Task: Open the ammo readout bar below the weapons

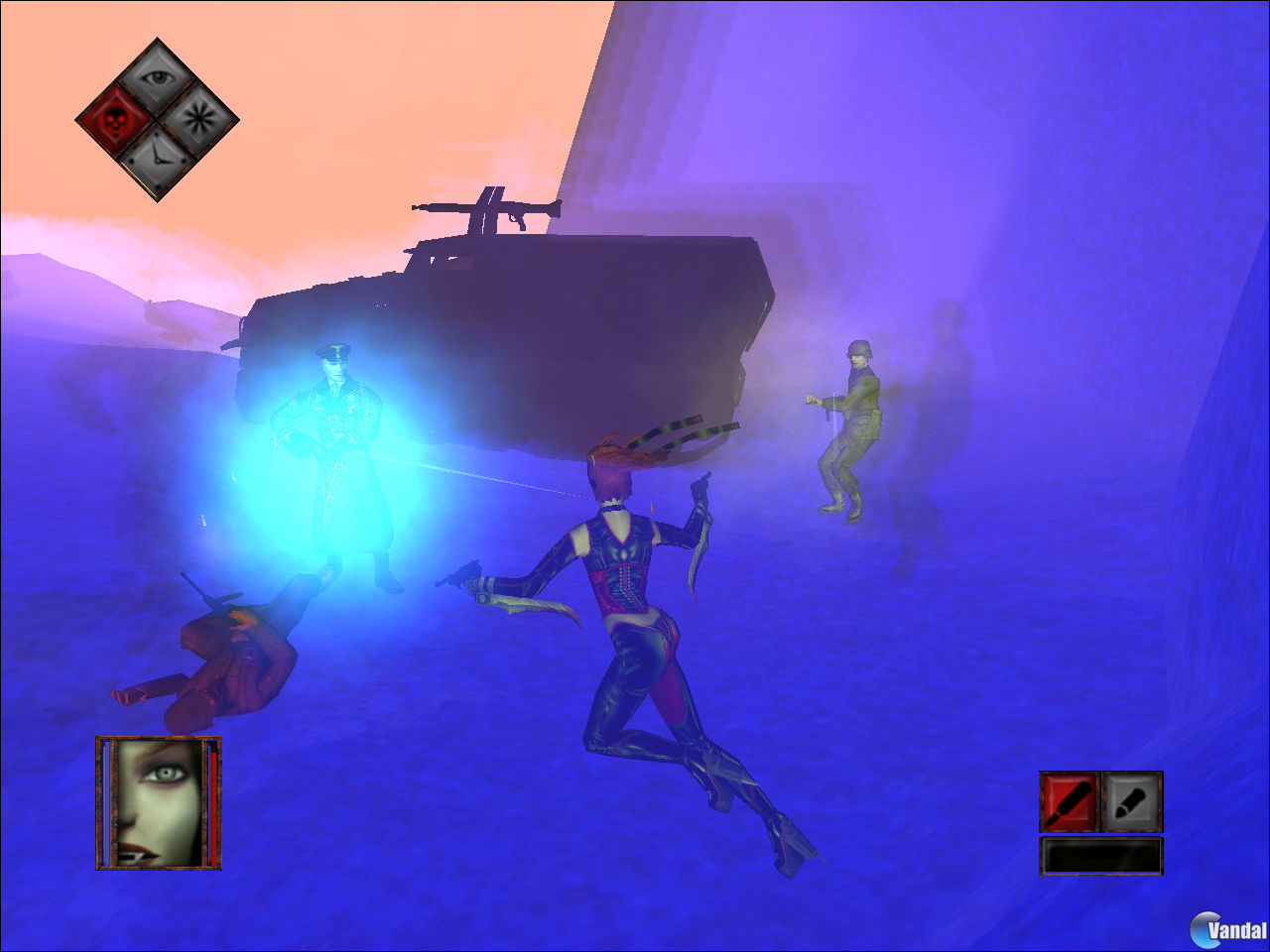Action: pos(1101,855)
